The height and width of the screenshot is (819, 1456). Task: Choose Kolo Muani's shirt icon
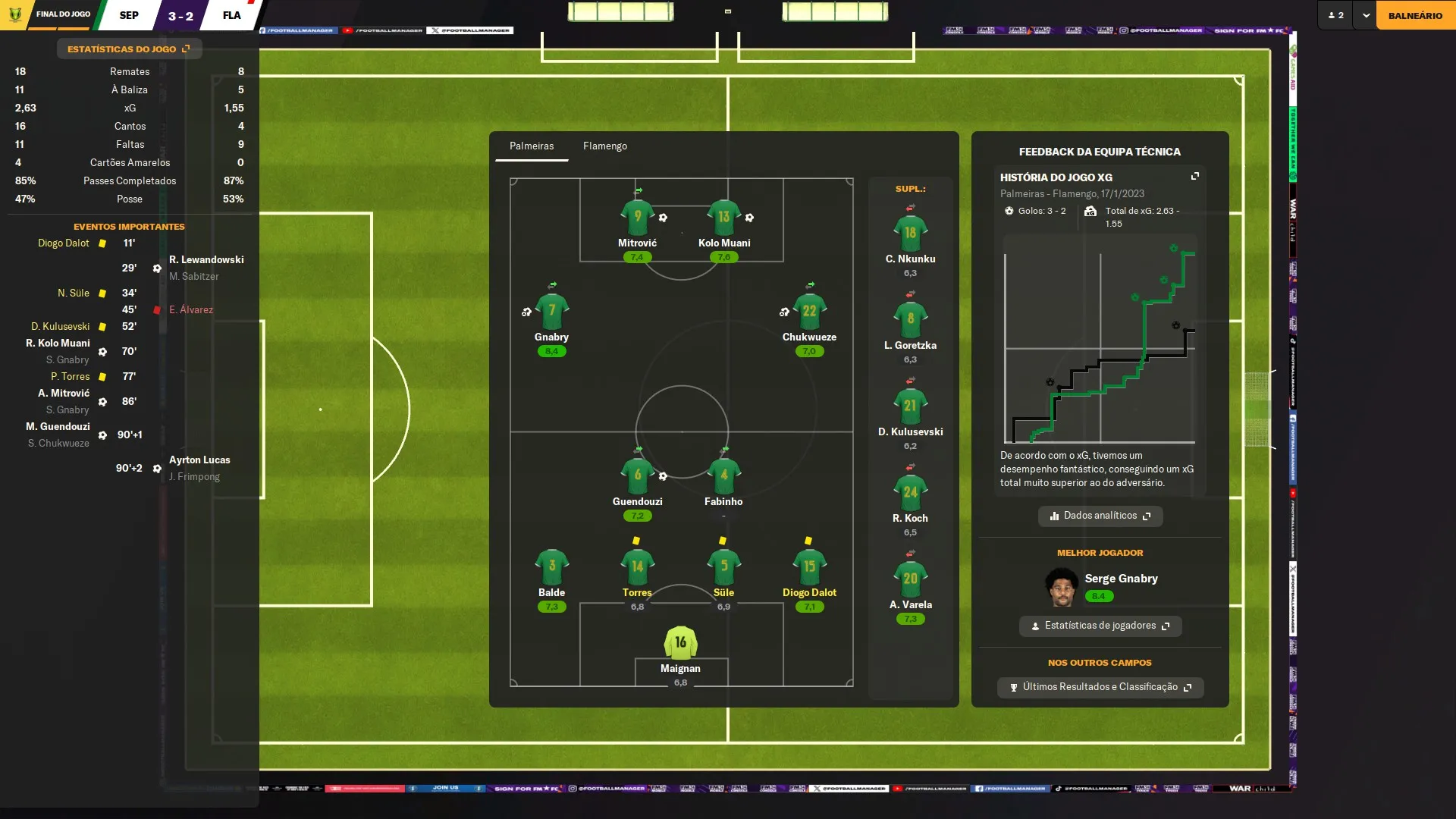723,218
